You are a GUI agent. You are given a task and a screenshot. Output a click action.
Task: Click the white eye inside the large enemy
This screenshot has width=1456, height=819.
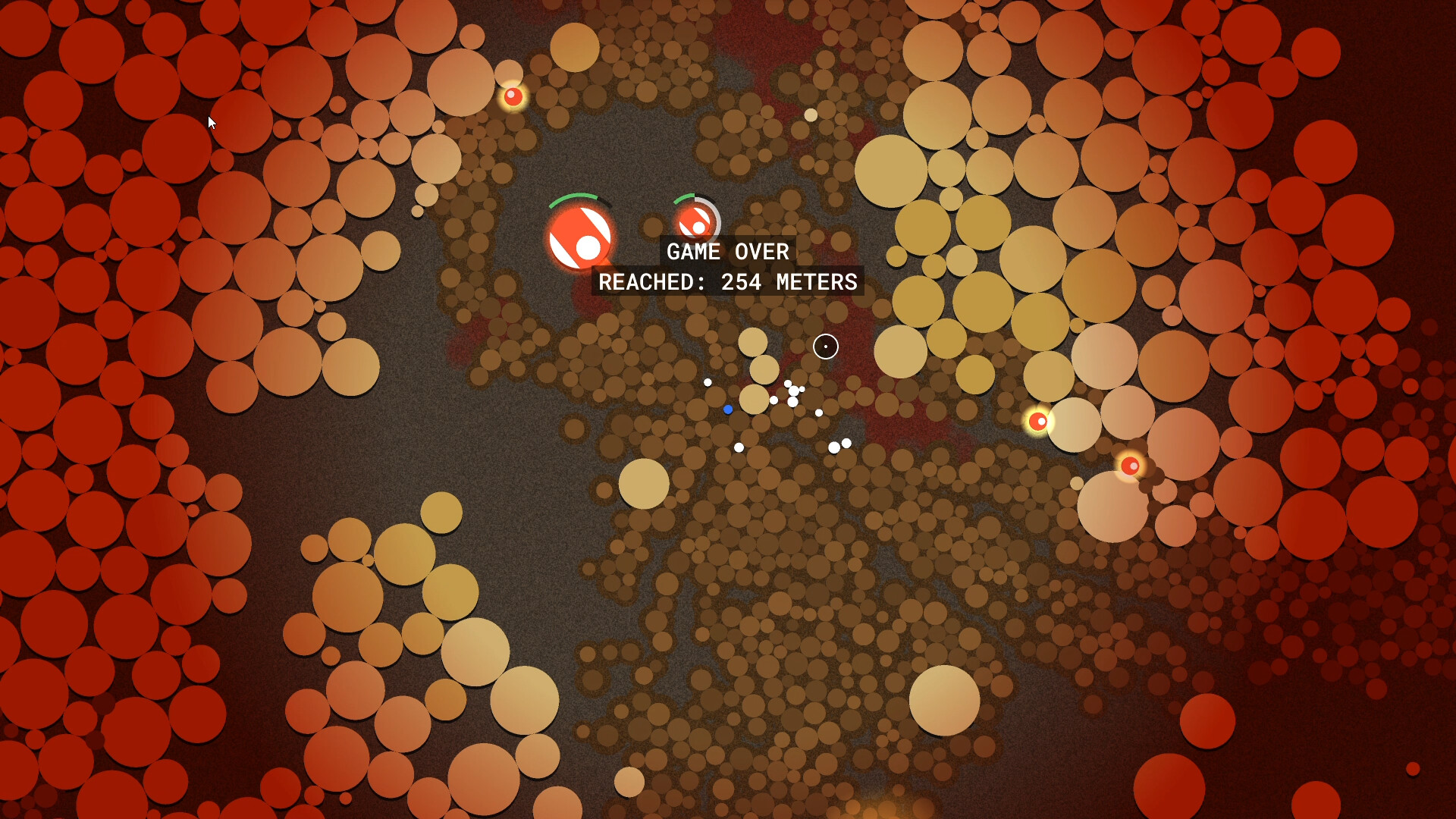tap(588, 248)
